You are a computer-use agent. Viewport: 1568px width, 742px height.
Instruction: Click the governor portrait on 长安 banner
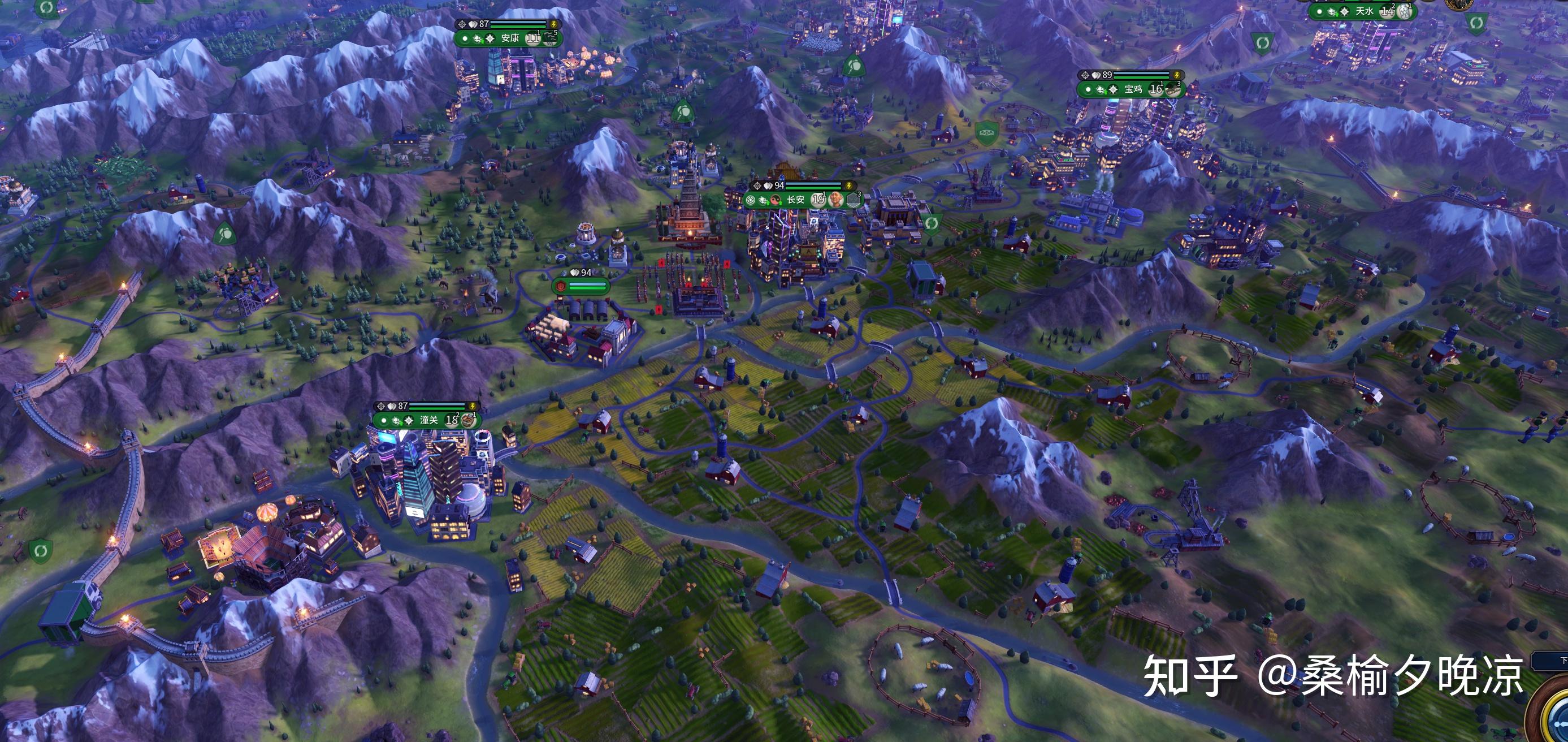837,199
